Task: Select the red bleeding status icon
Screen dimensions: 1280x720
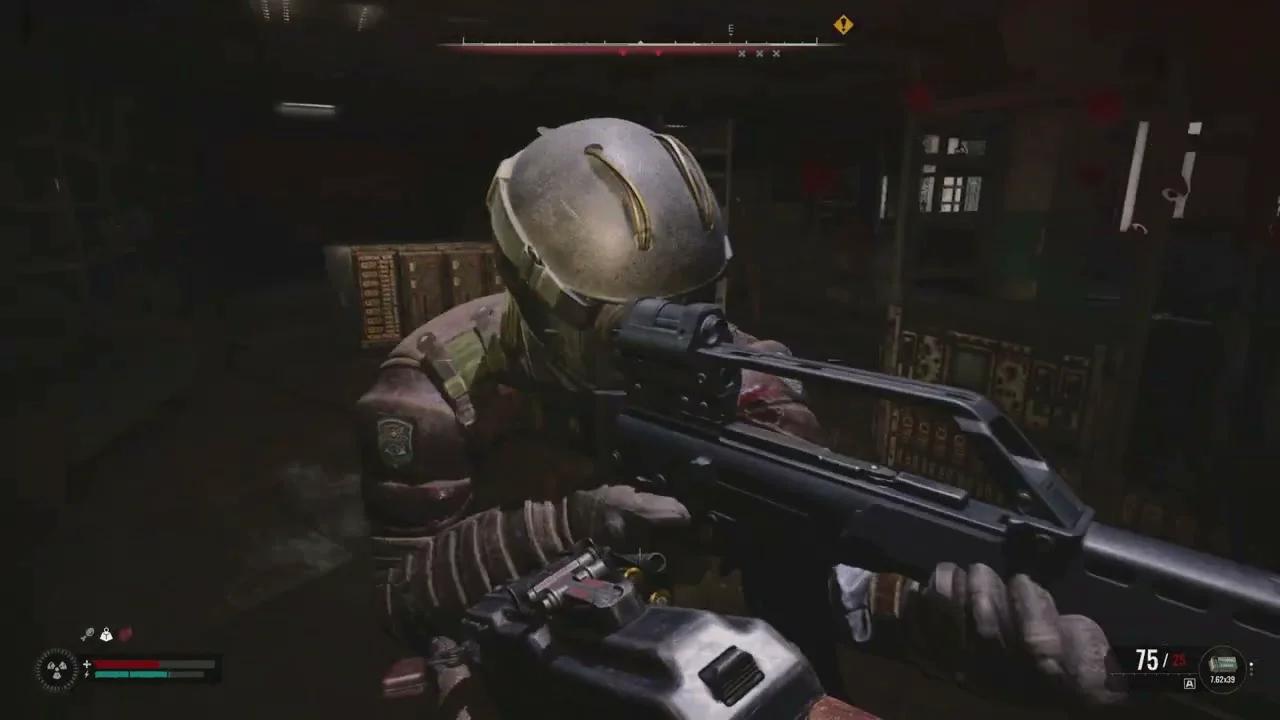Action: (127, 633)
